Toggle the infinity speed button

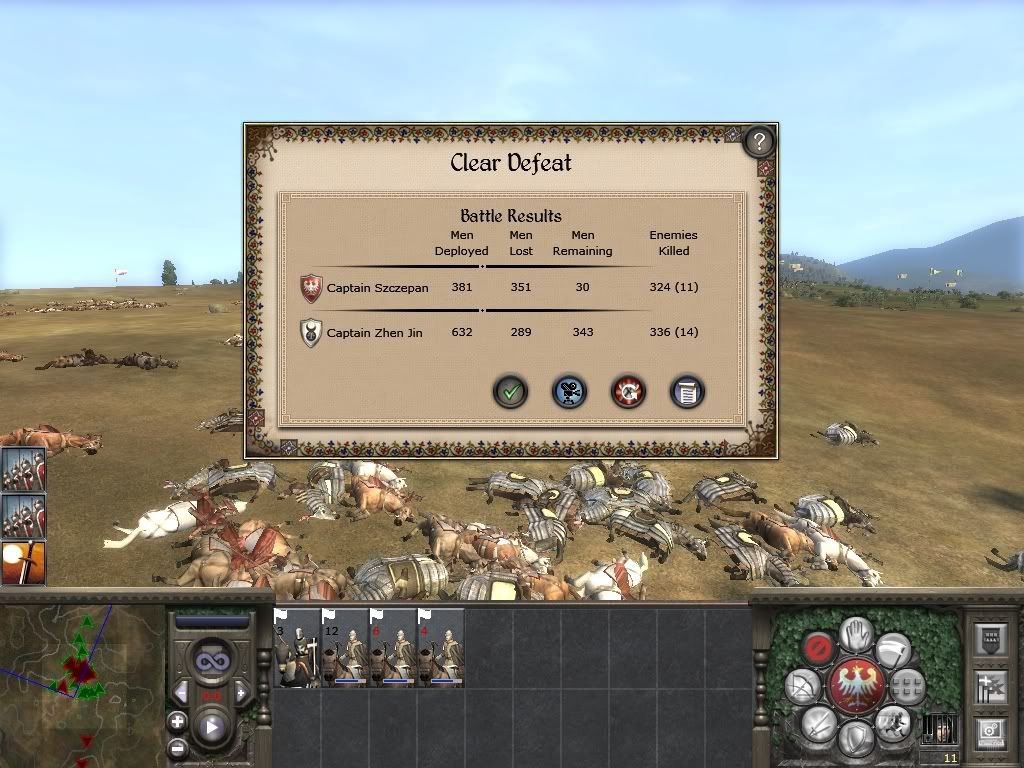(211, 661)
